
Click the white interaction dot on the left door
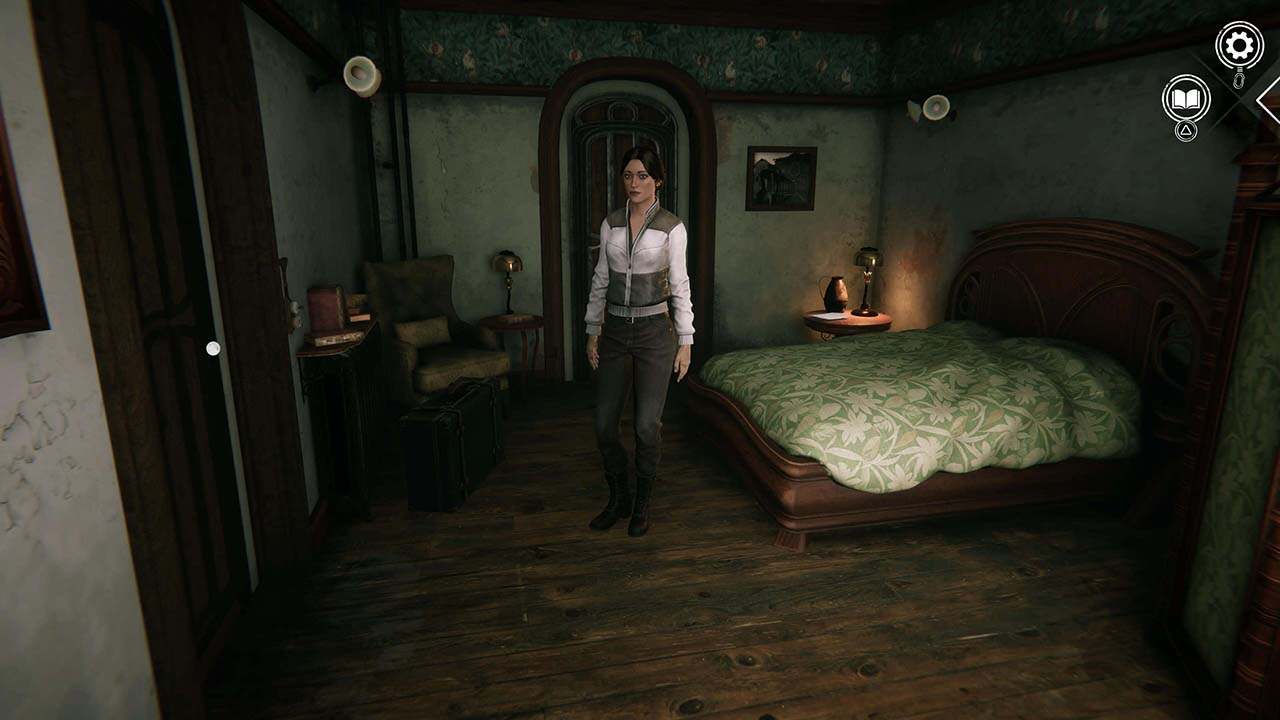point(215,347)
